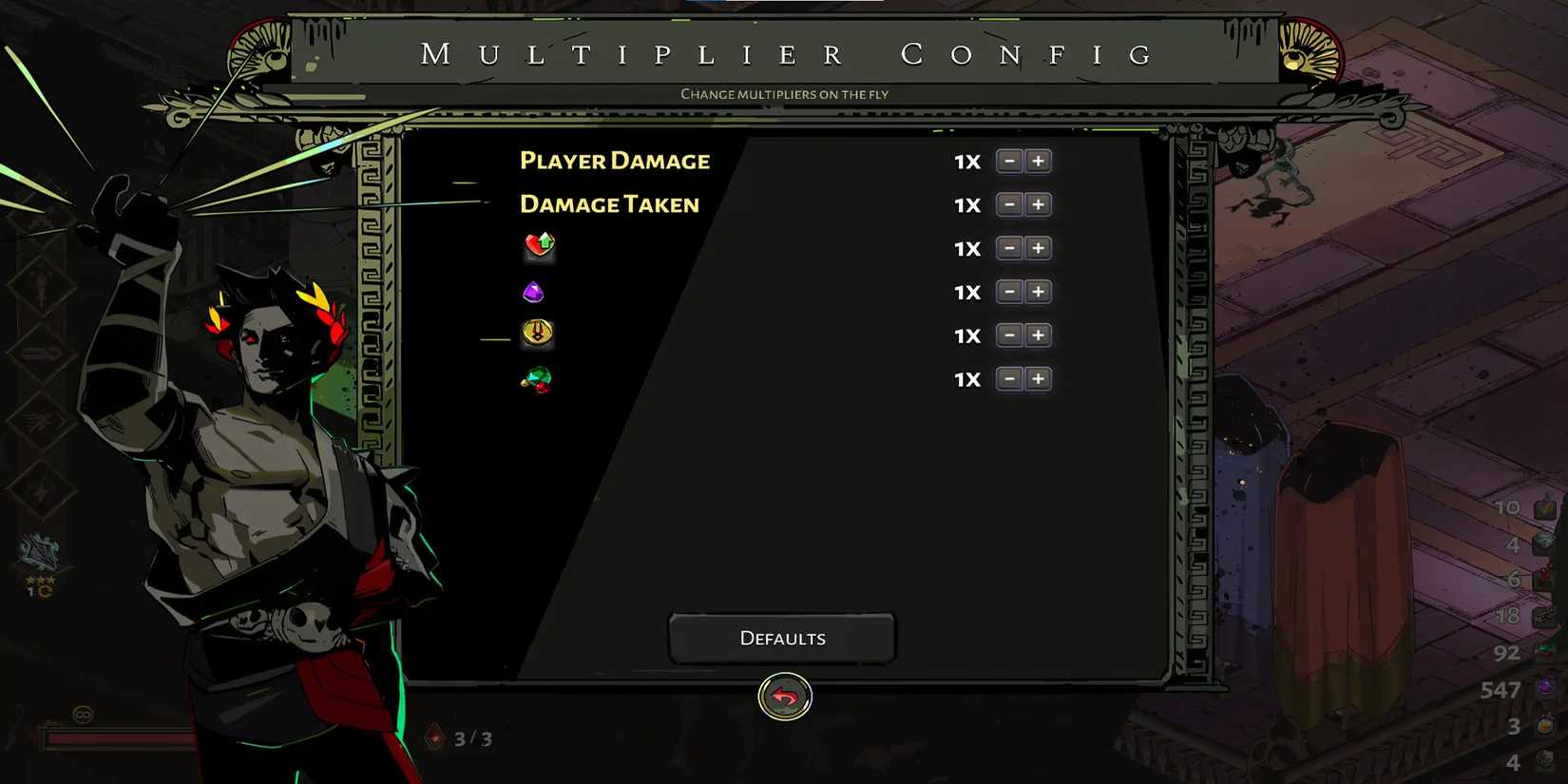
Task: Increase Player Damage with its plus button
Action: (x=1038, y=161)
